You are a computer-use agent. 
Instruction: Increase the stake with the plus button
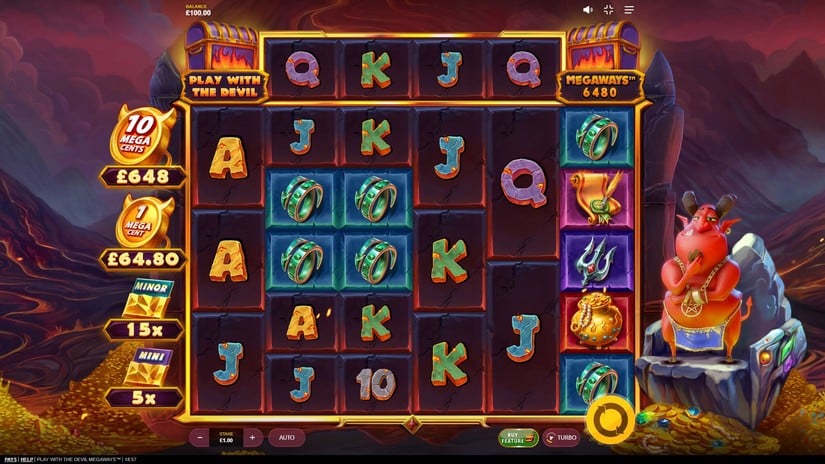(x=253, y=437)
